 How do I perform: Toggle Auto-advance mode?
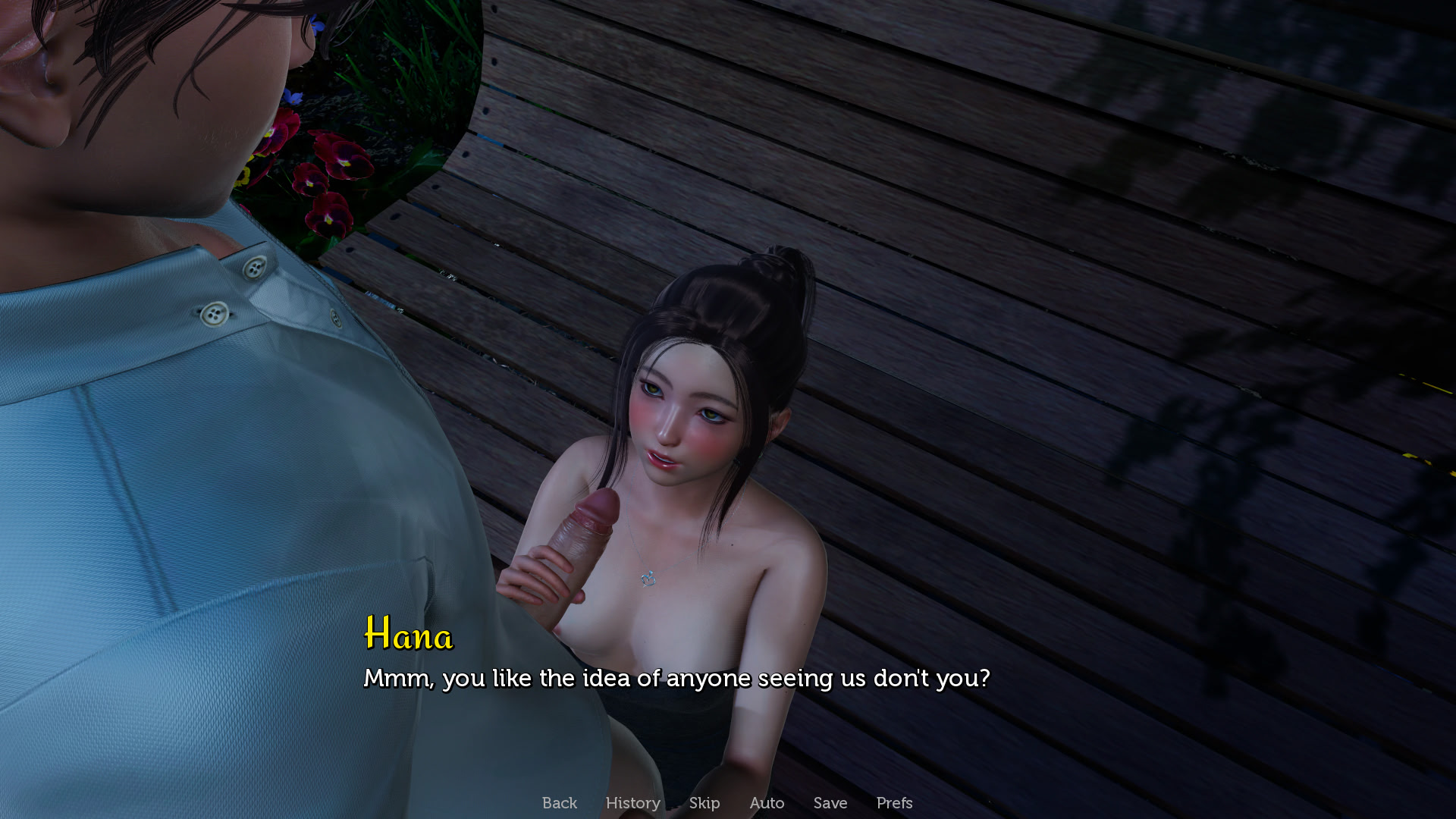767,802
